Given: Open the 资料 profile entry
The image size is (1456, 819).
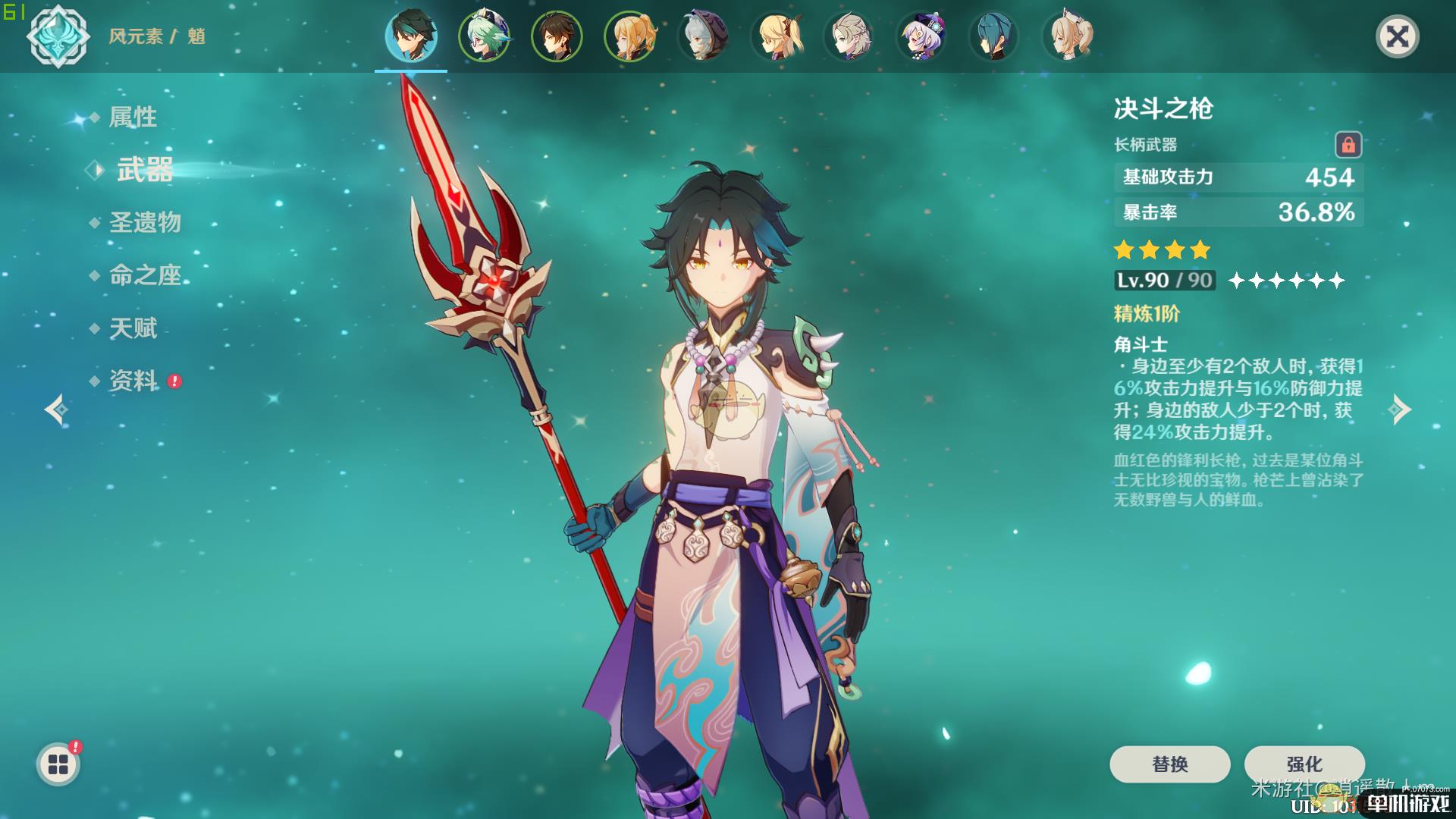Looking at the screenshot, I should tap(133, 381).
